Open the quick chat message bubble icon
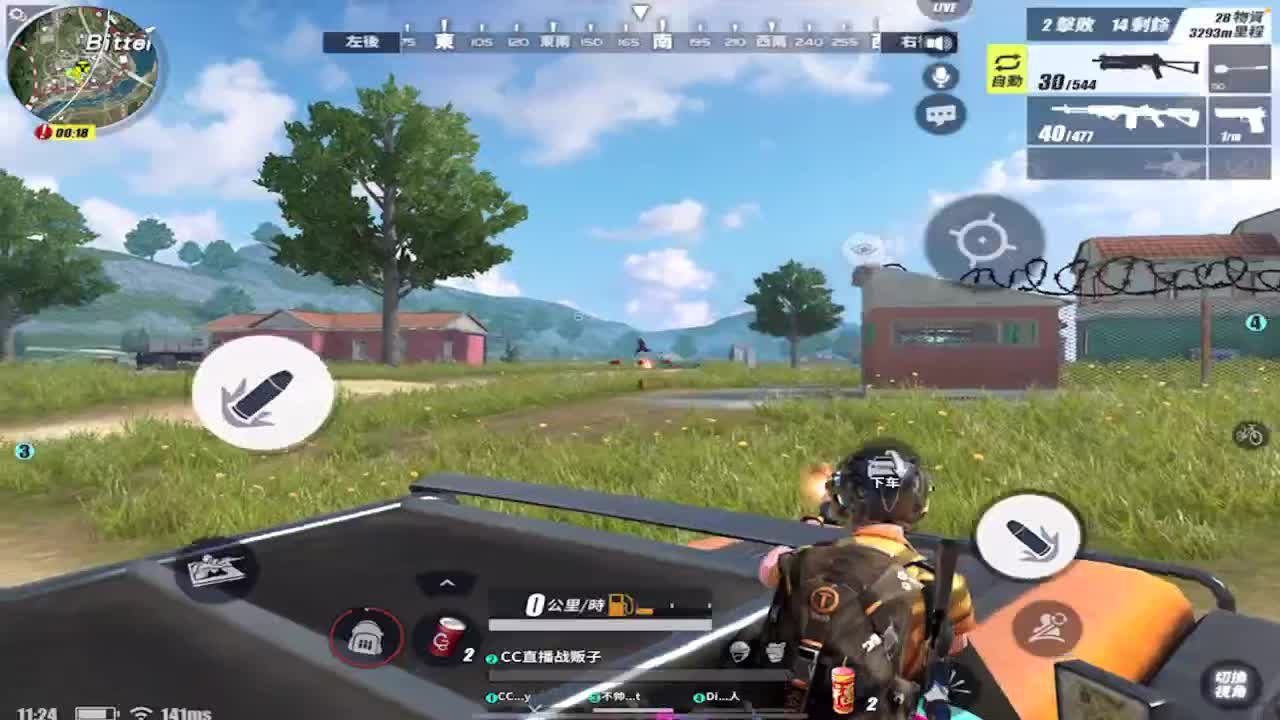The height and width of the screenshot is (720, 1280). (x=938, y=116)
